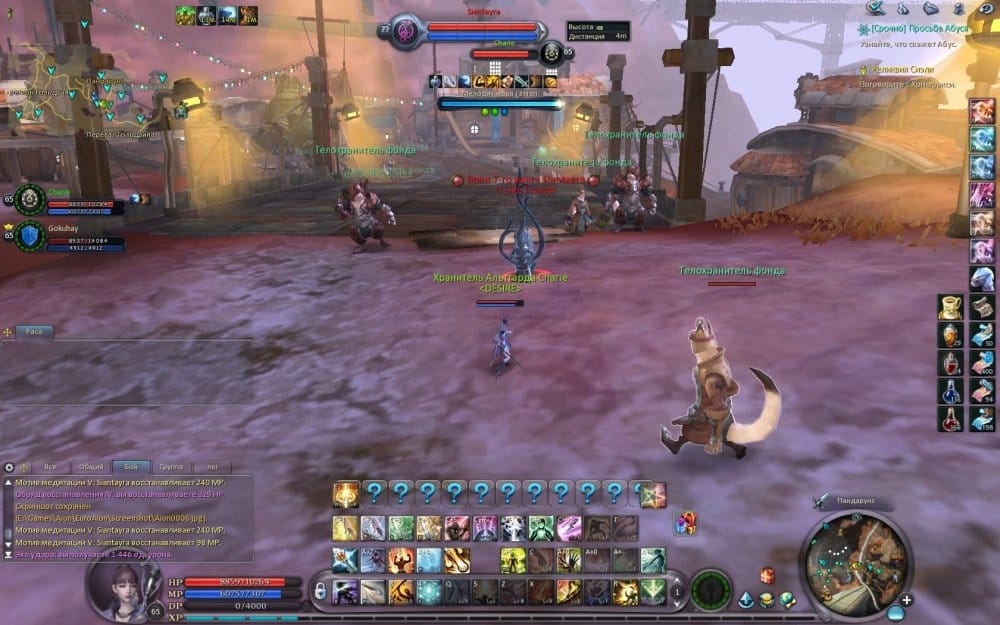This screenshot has height=625, width=1000.
Task: Select the Все chat tab
Action: pos(50,467)
